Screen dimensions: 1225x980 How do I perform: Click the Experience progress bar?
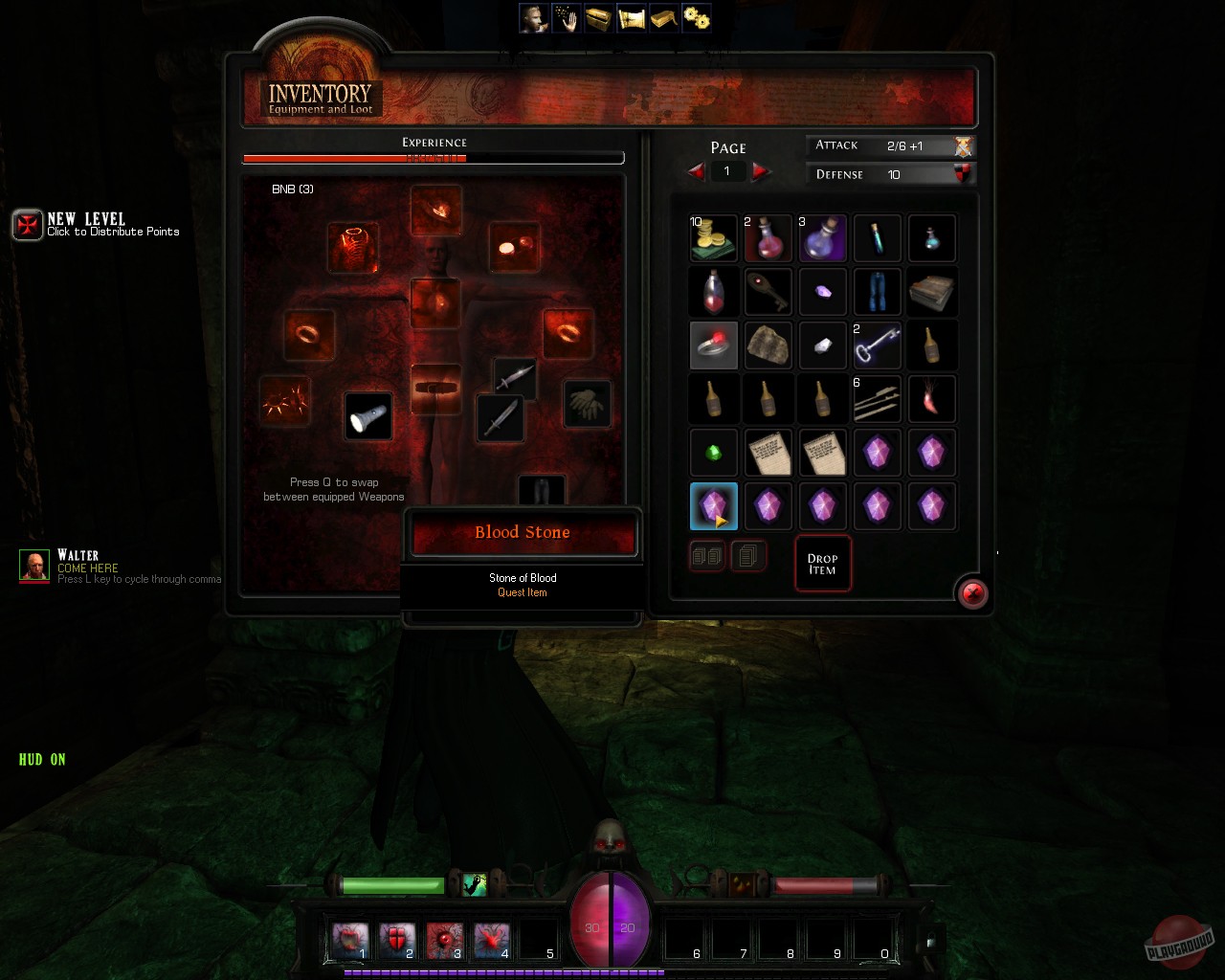434,157
